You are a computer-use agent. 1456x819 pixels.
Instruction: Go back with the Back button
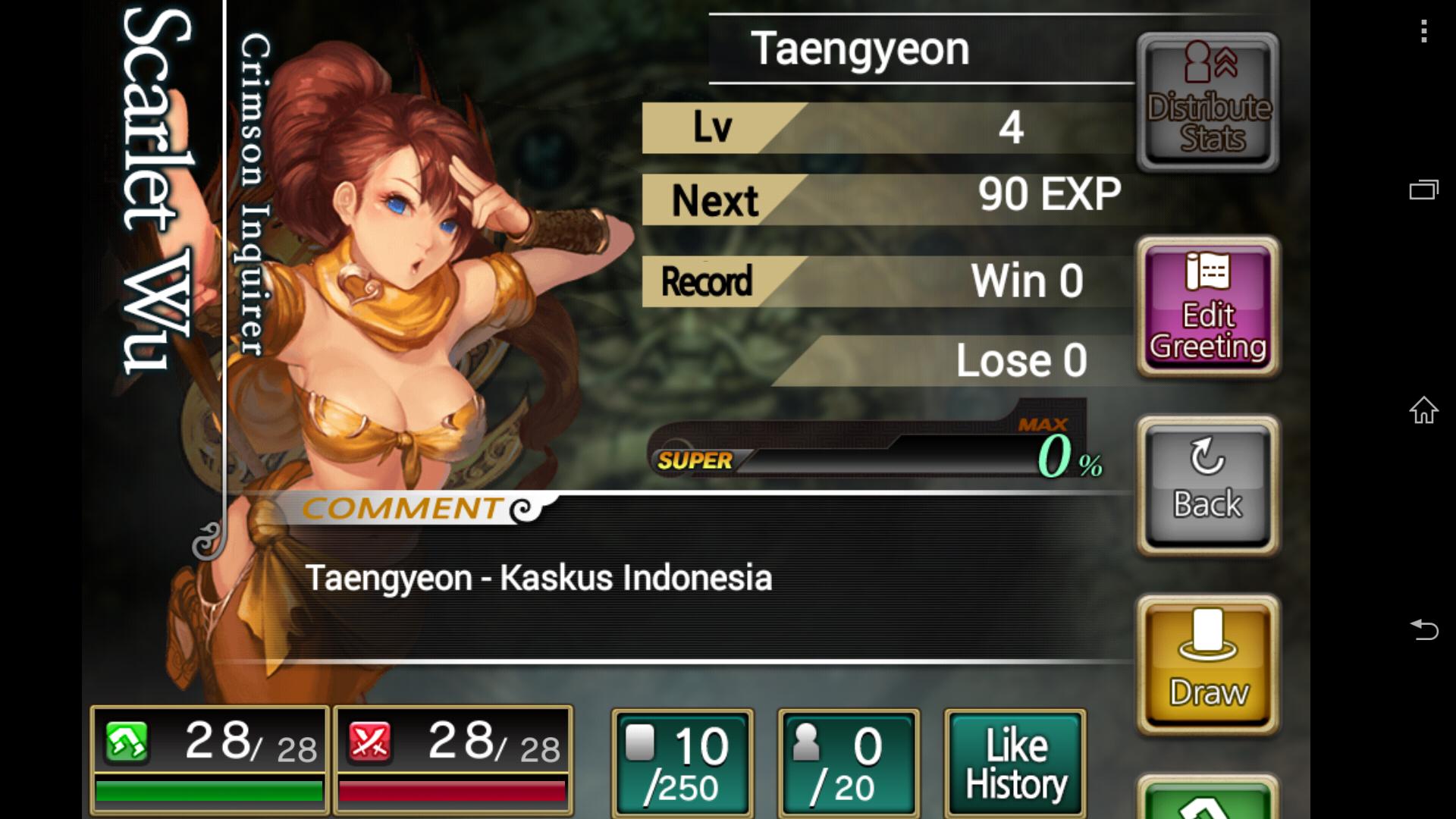[1208, 485]
